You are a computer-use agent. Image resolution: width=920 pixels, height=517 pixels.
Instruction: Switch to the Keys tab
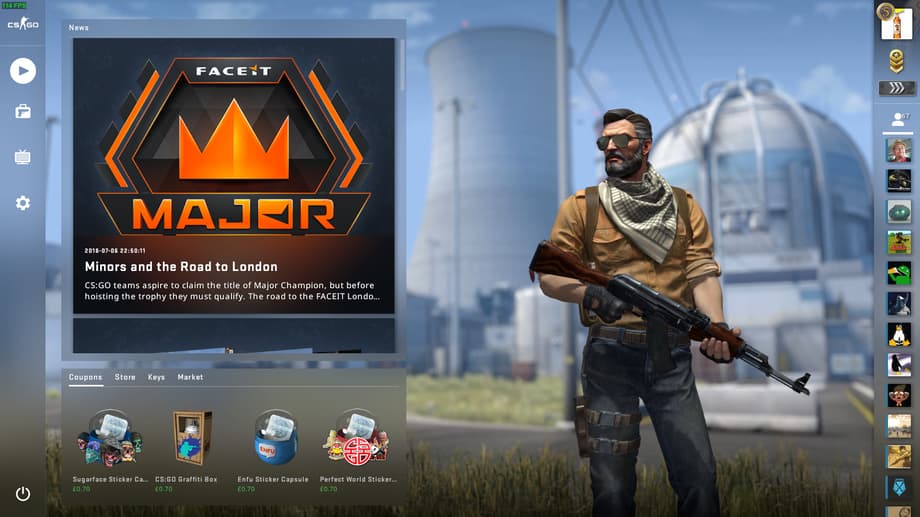(156, 377)
